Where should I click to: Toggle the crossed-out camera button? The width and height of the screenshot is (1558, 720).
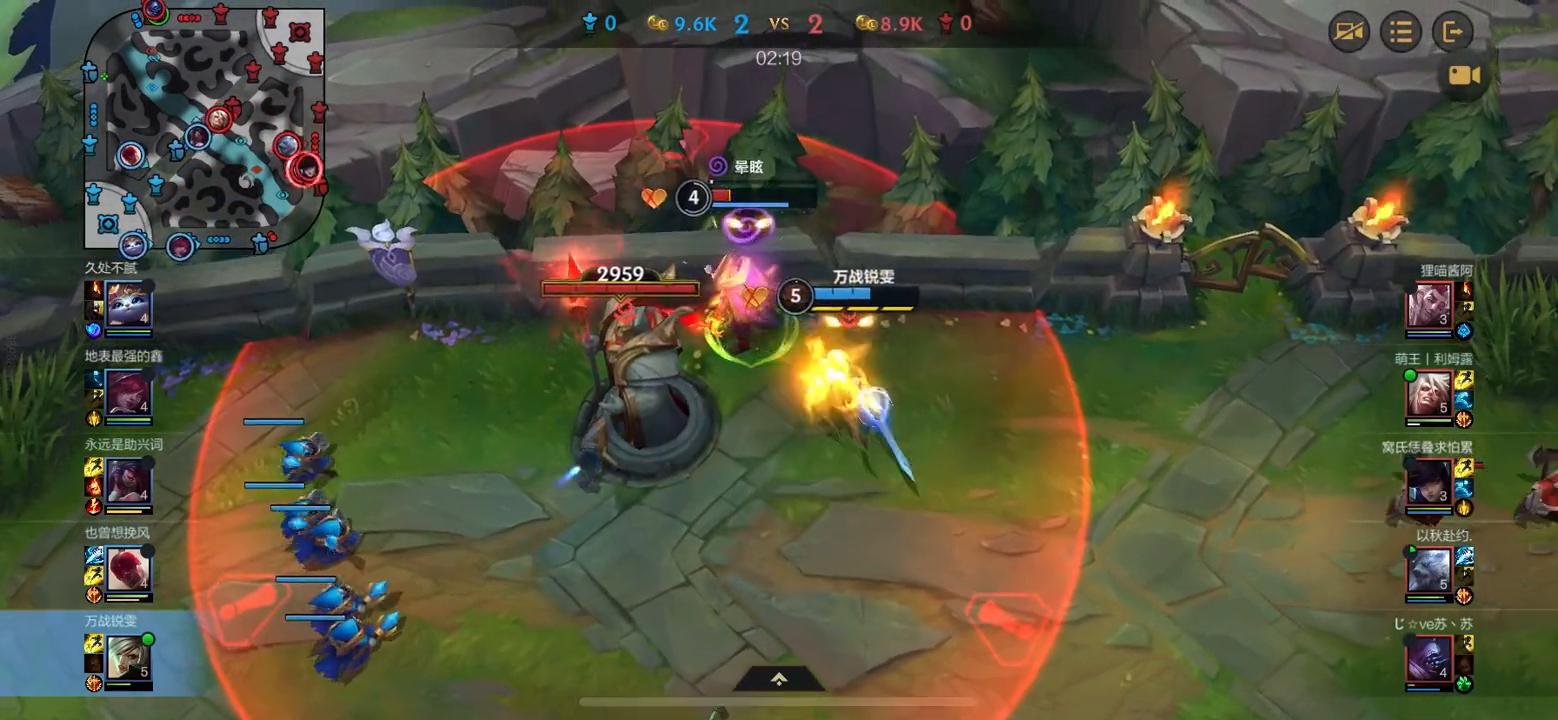click(x=1348, y=32)
